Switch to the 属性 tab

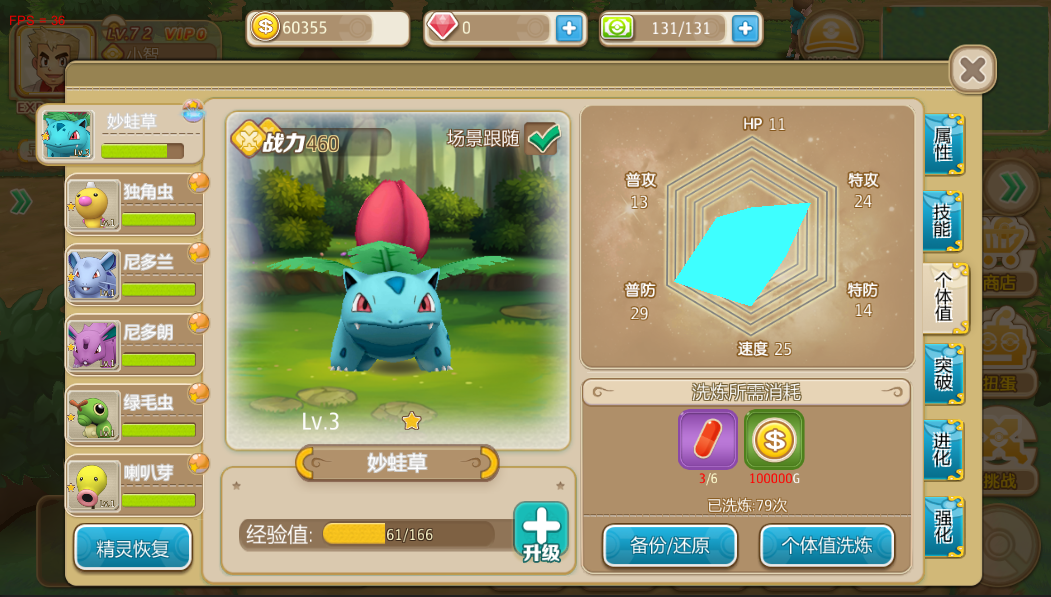coord(943,145)
